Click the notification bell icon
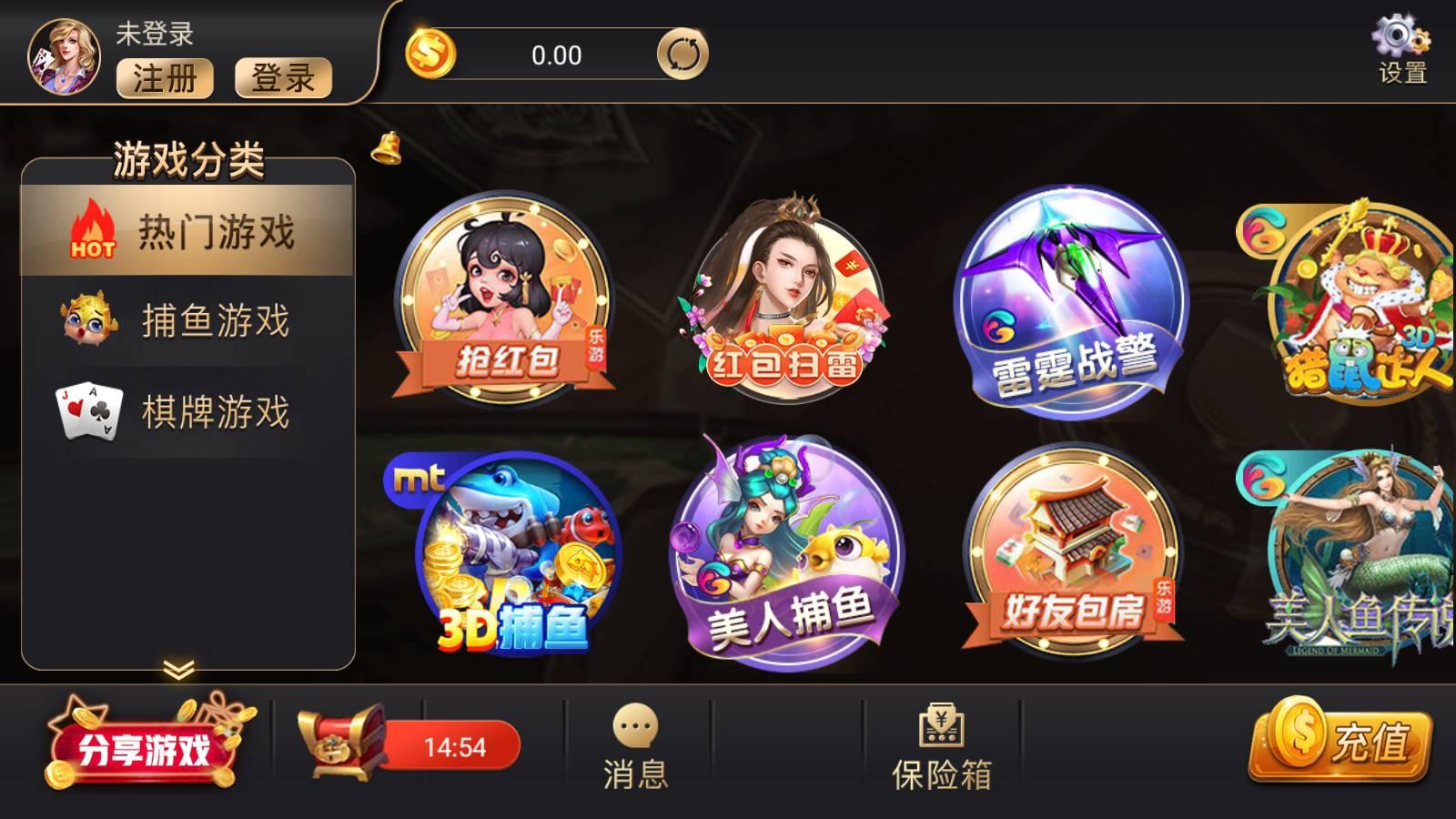 click(x=386, y=150)
